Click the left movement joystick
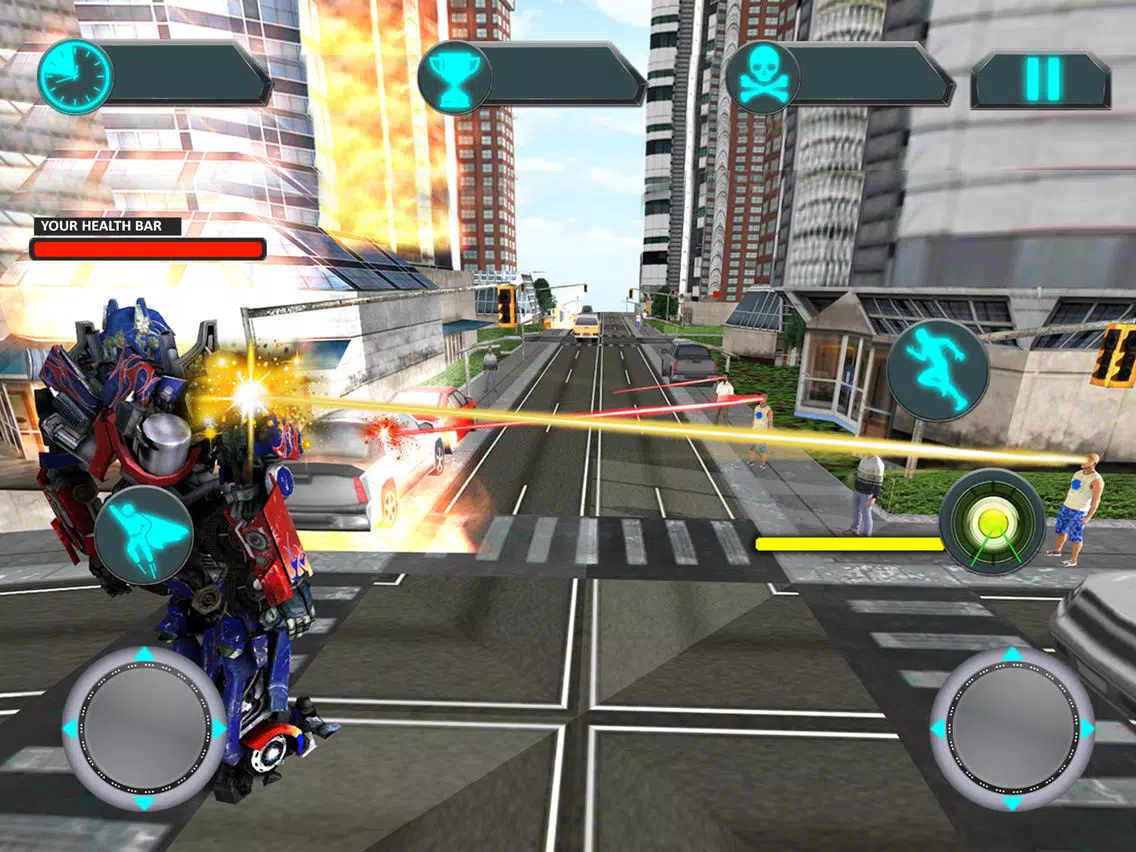The width and height of the screenshot is (1136, 852). 144,729
